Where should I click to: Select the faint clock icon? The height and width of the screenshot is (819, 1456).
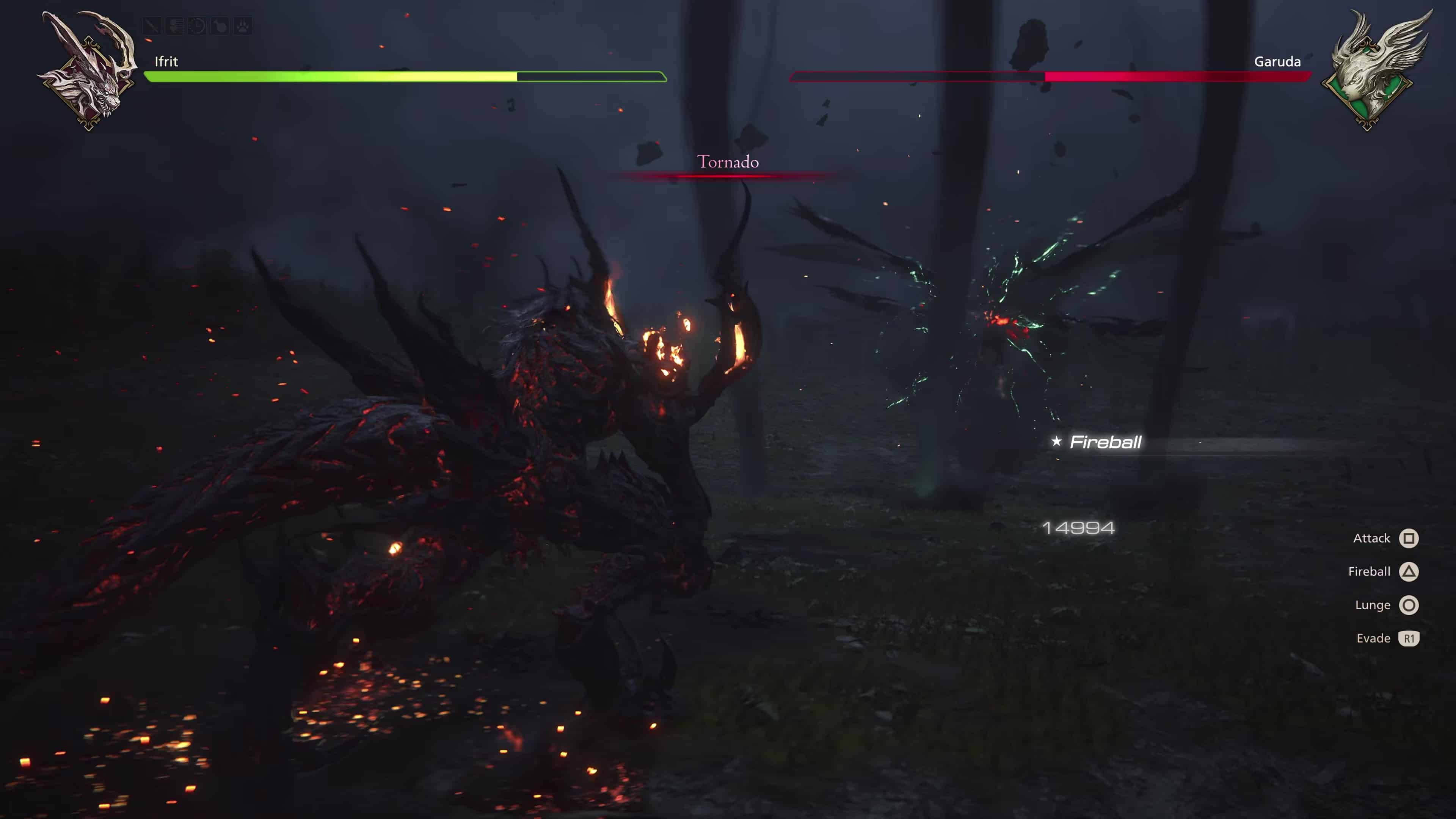pos(197,26)
